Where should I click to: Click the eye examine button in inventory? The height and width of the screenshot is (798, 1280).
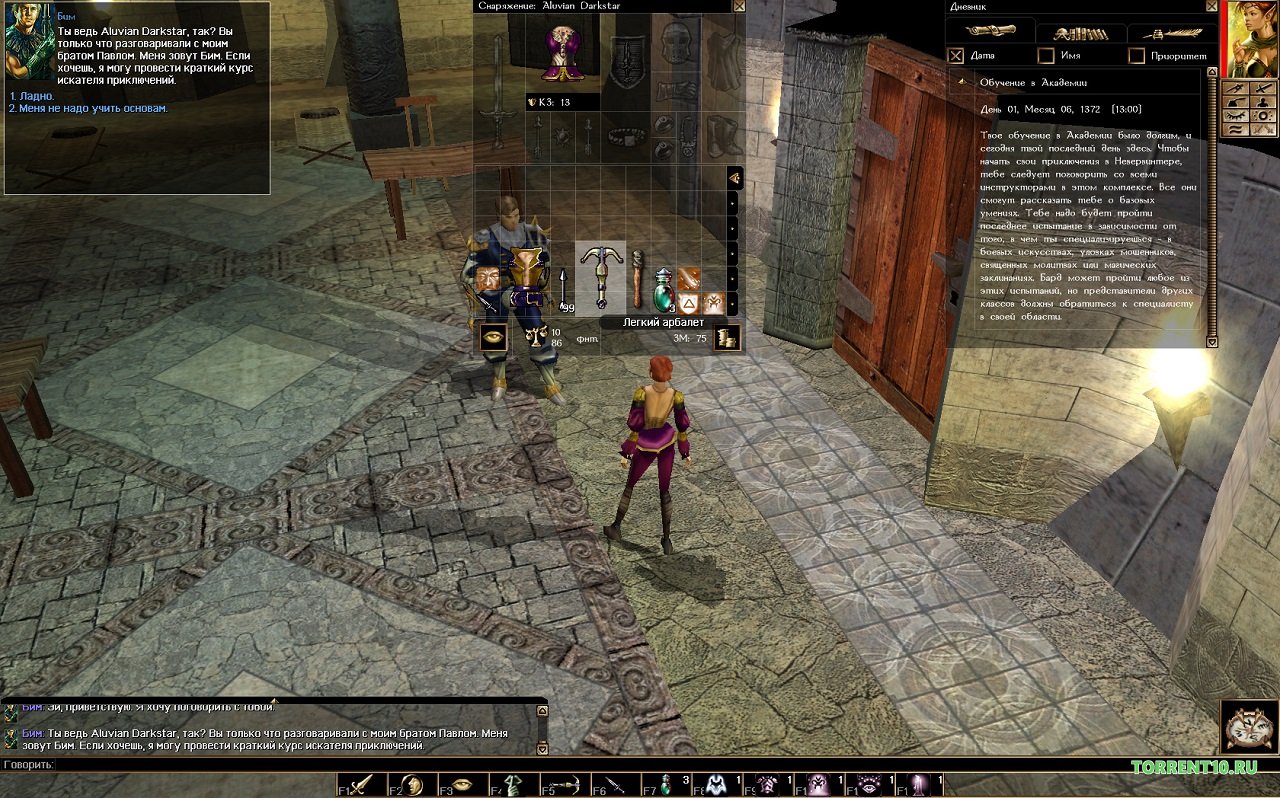click(x=492, y=338)
